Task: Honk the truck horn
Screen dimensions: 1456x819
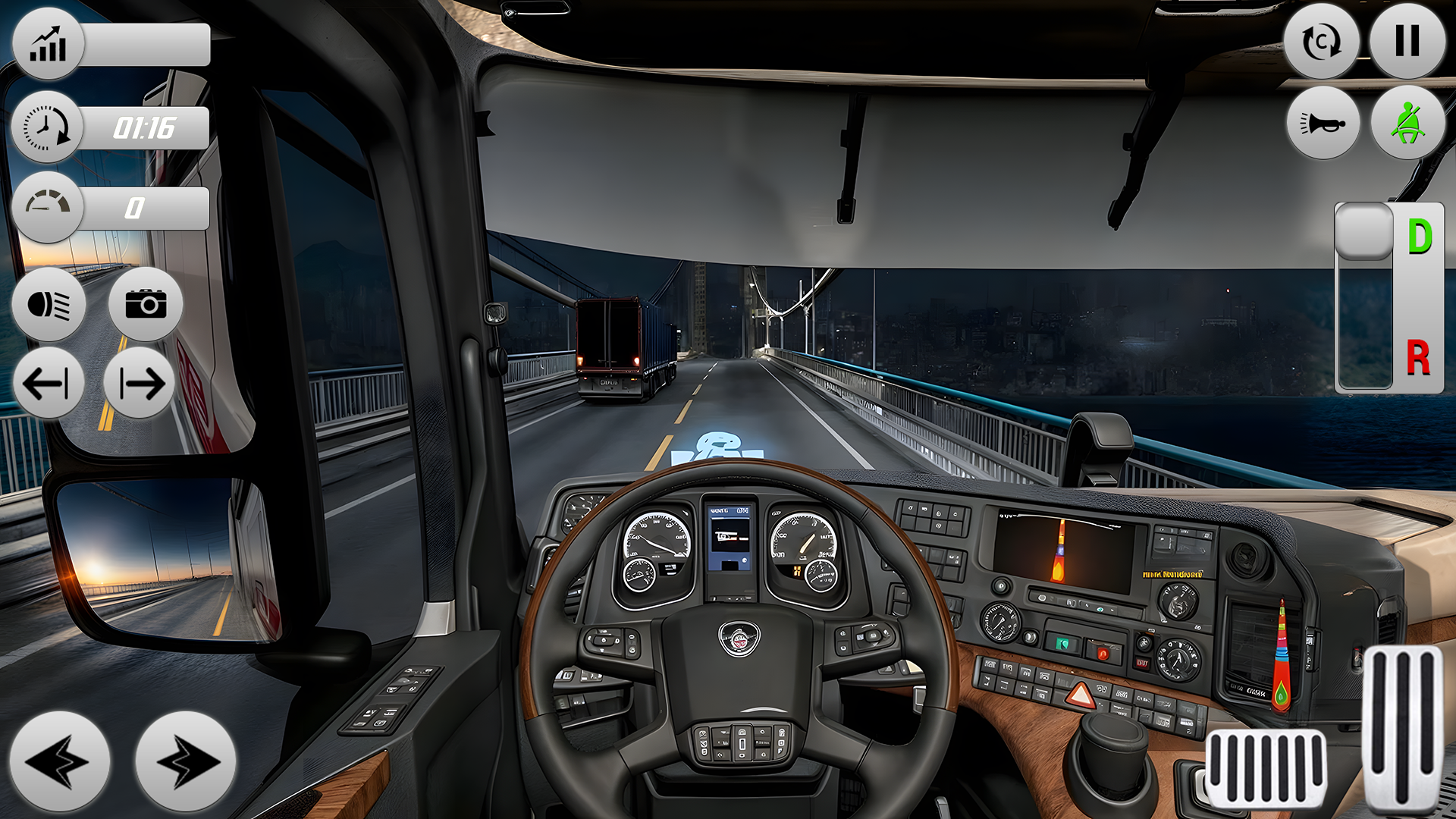Action: tap(1323, 123)
